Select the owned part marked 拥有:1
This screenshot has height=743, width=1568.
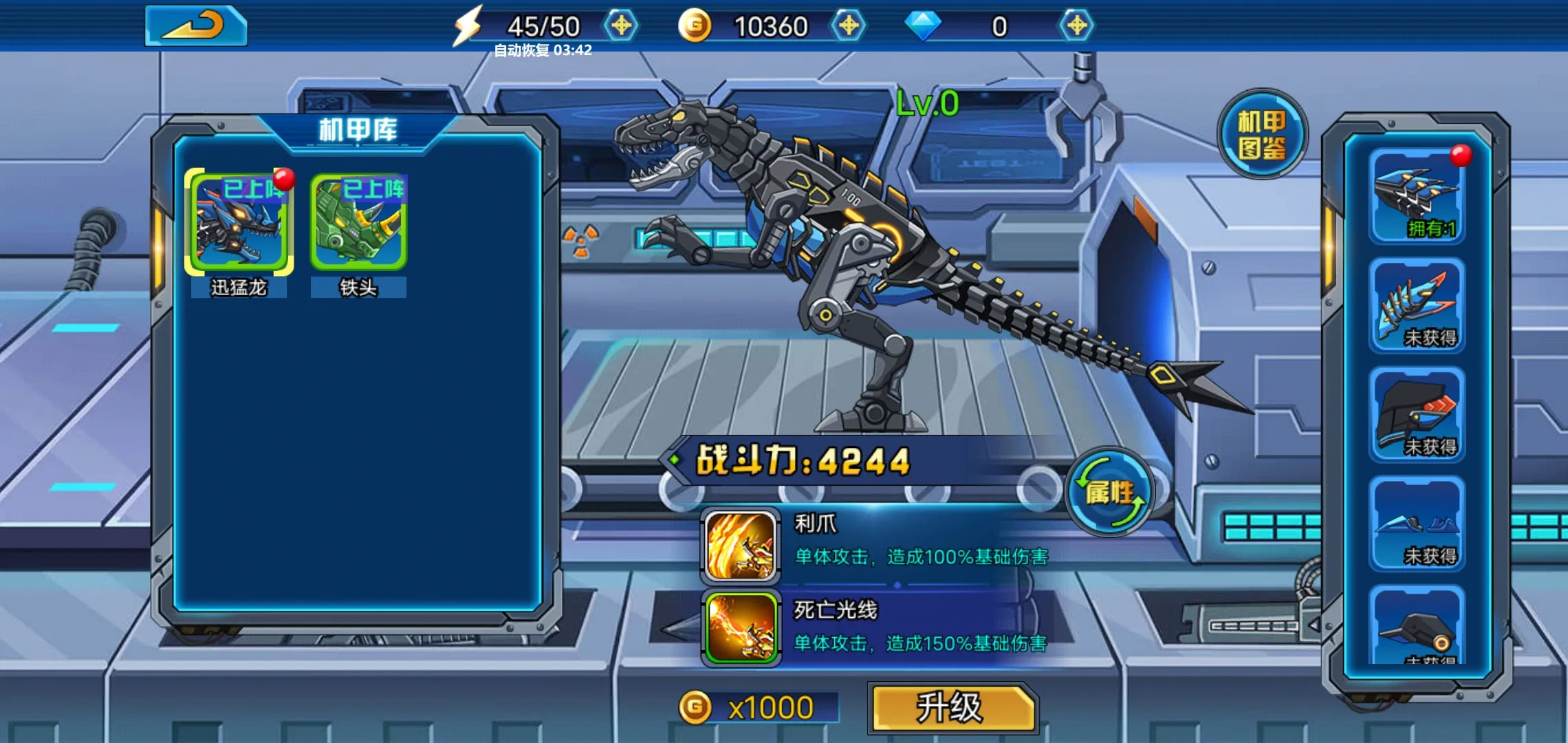1417,196
